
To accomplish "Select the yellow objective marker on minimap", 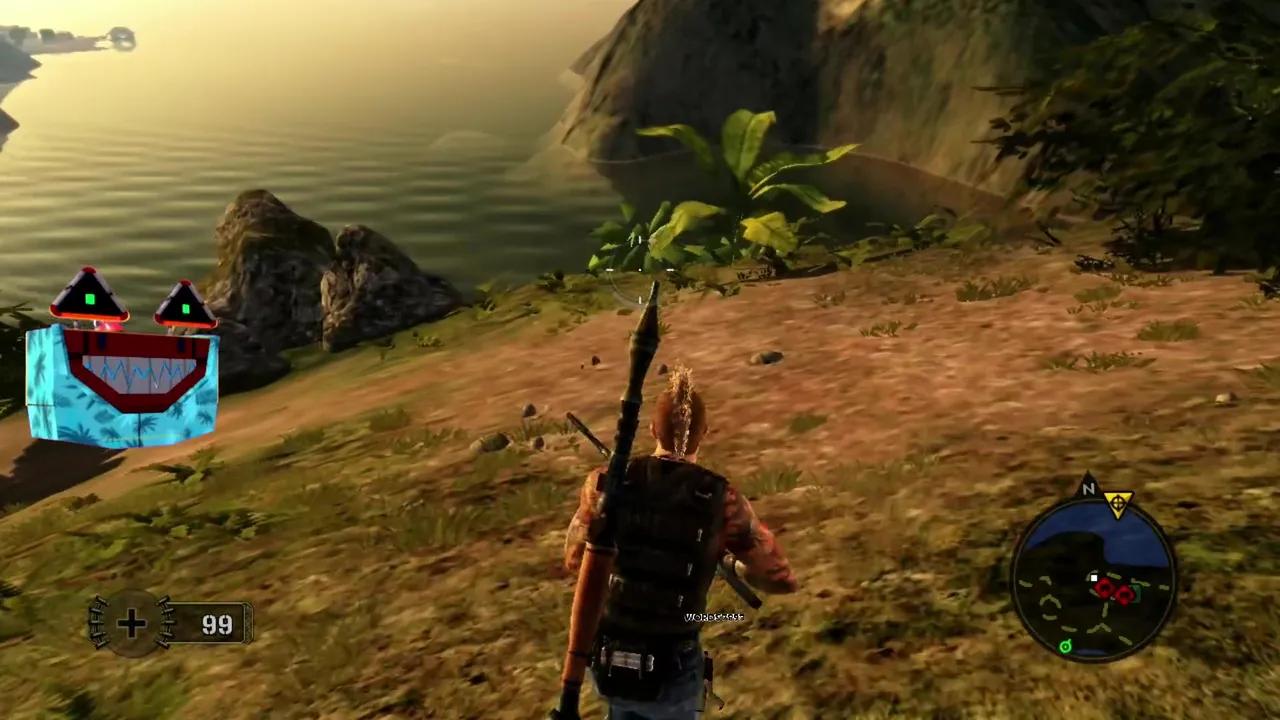I will tap(1118, 501).
